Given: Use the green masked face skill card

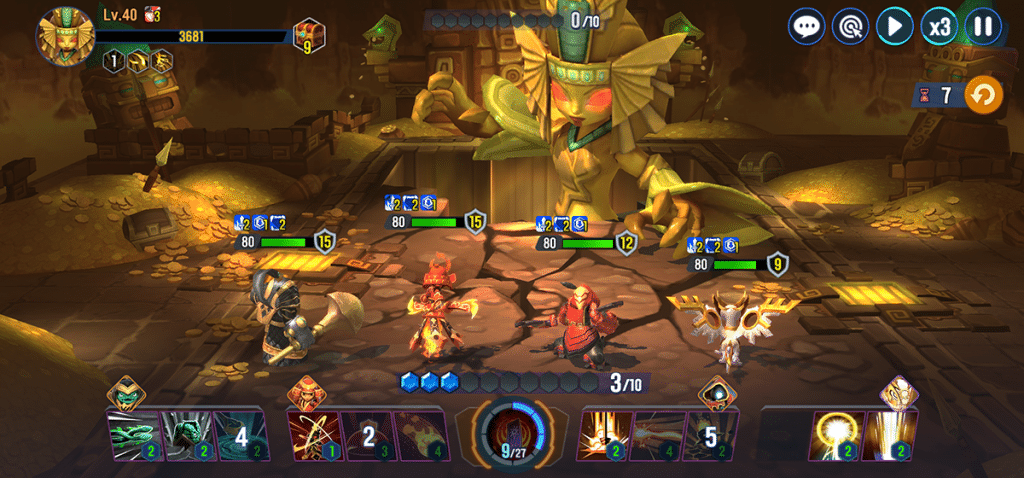Looking at the screenshot, I should [187, 435].
